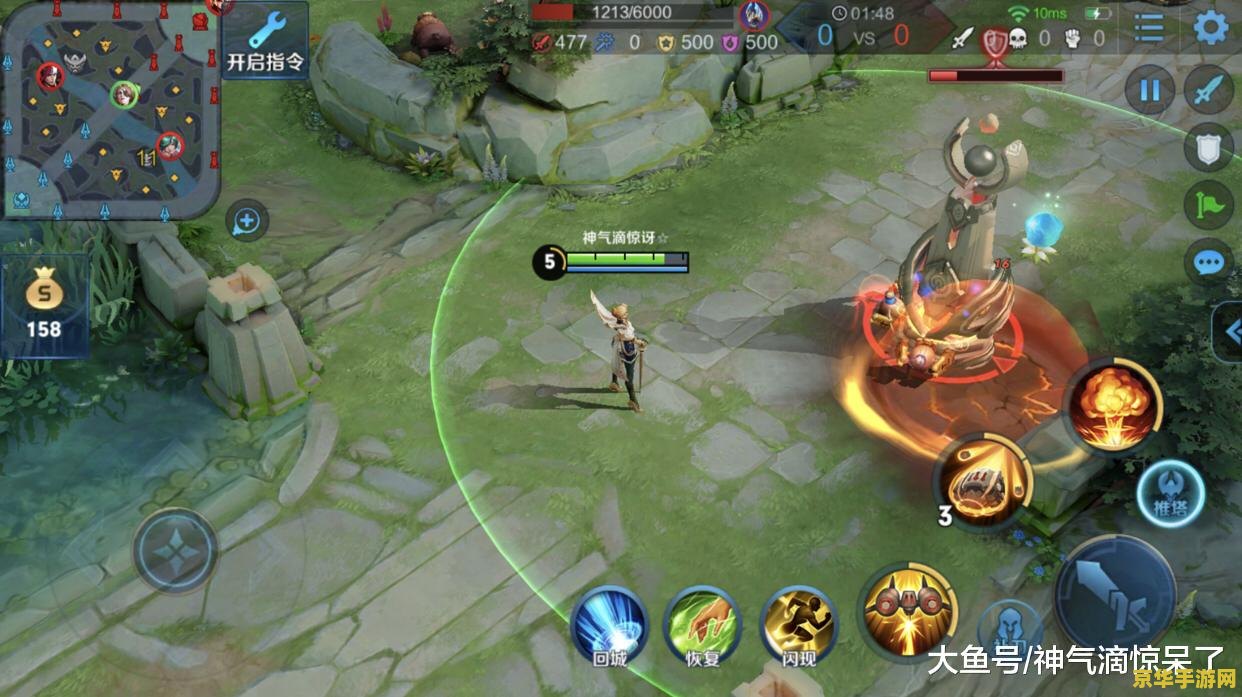Tap the blue sword attack signal button
The width and height of the screenshot is (1242, 697).
1208,91
